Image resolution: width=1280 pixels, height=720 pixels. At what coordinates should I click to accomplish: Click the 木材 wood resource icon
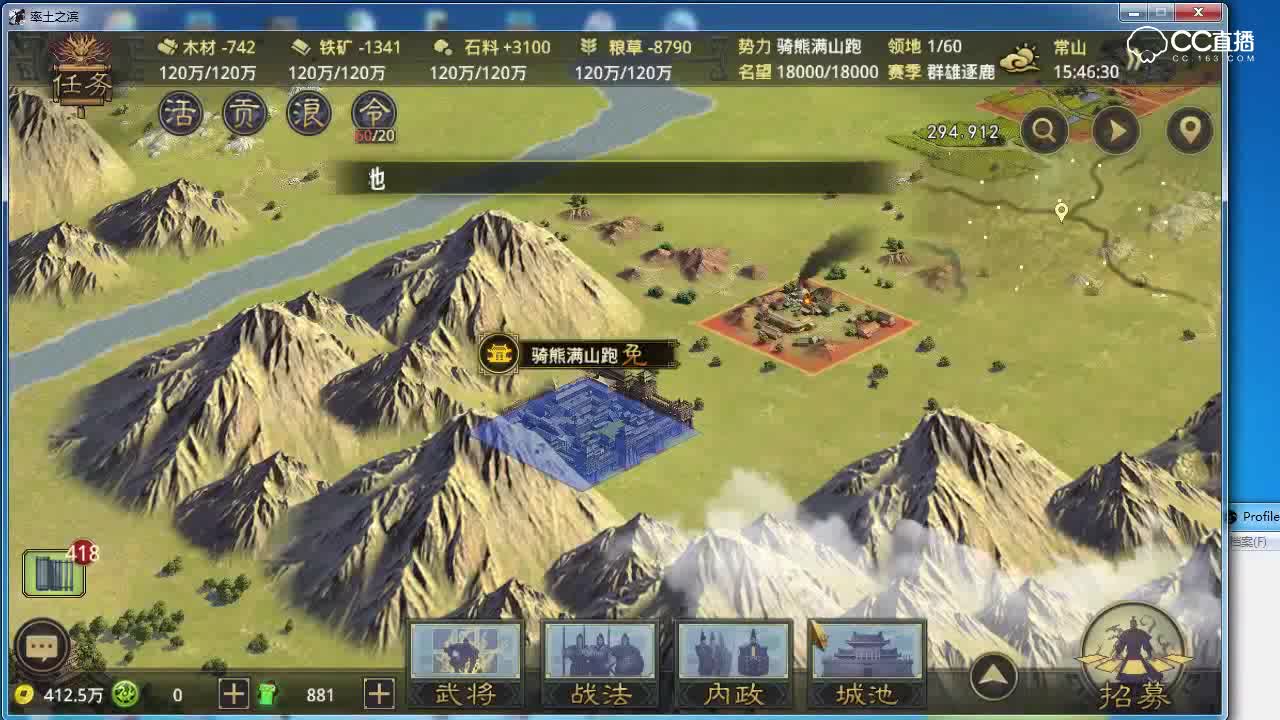click(x=168, y=45)
